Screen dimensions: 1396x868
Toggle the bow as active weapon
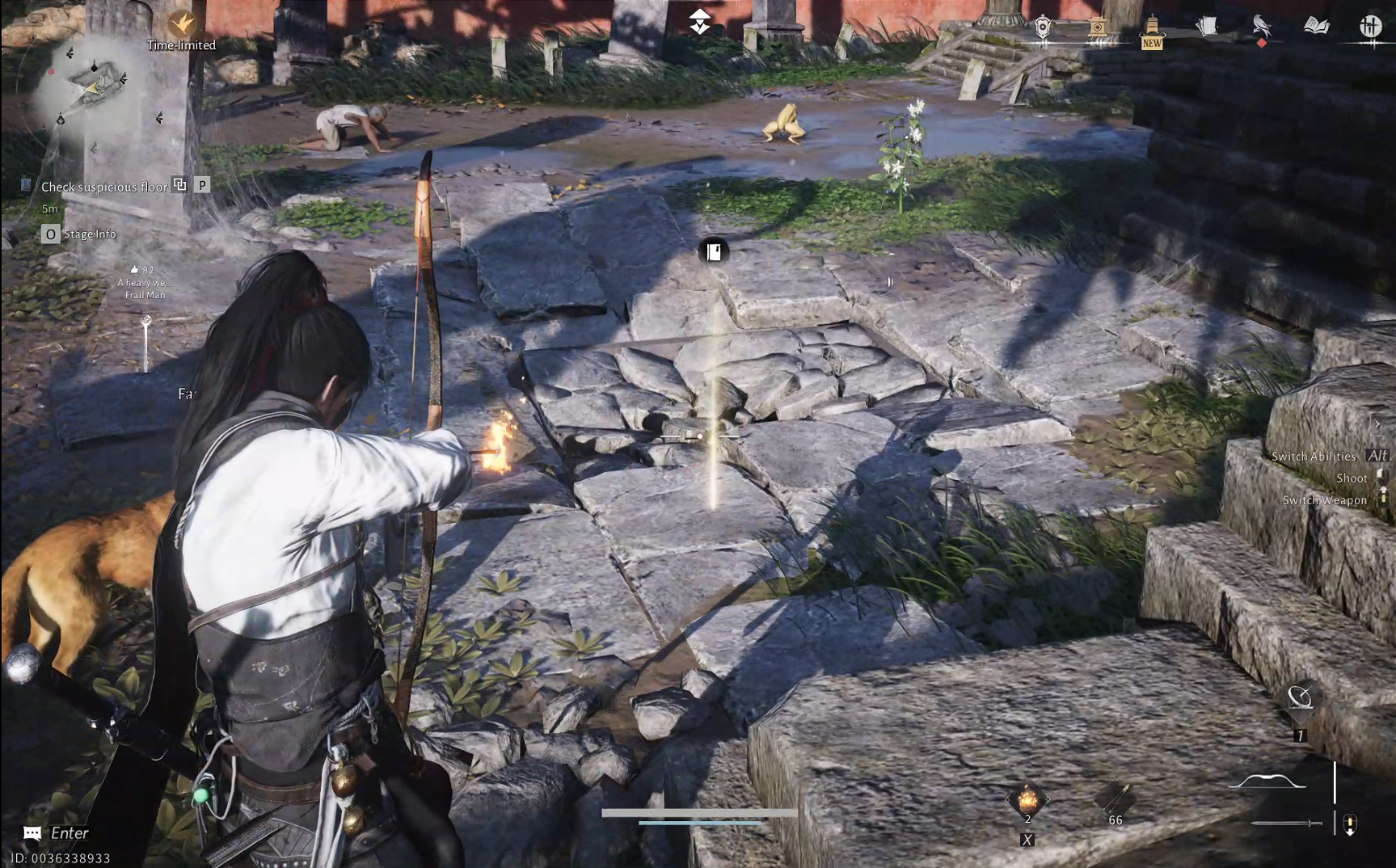1267,781
